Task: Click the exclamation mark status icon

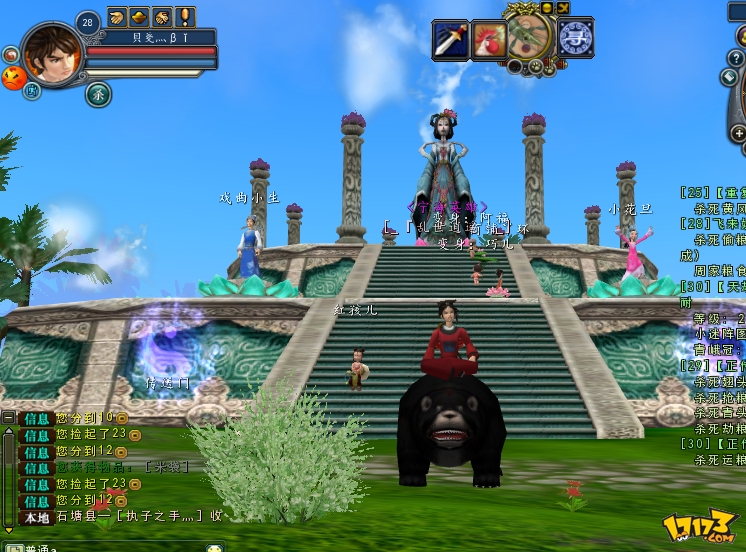Action: coord(185,17)
